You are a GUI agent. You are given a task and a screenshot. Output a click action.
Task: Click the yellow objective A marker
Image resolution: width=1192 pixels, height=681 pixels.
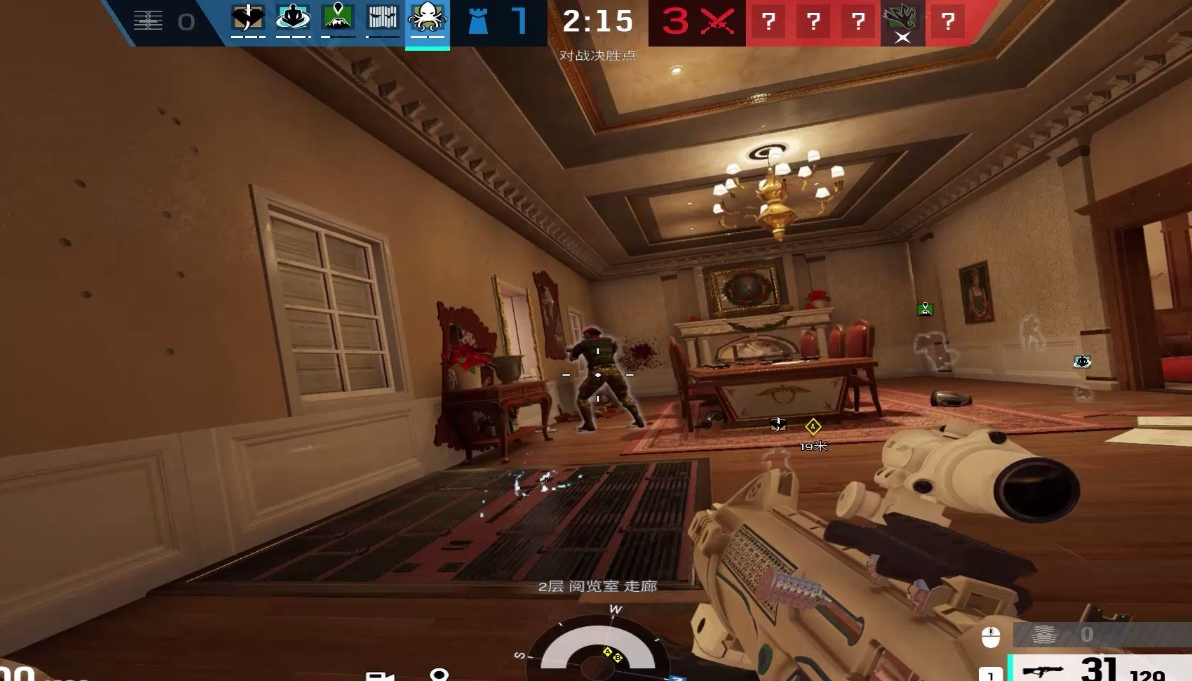tap(813, 427)
